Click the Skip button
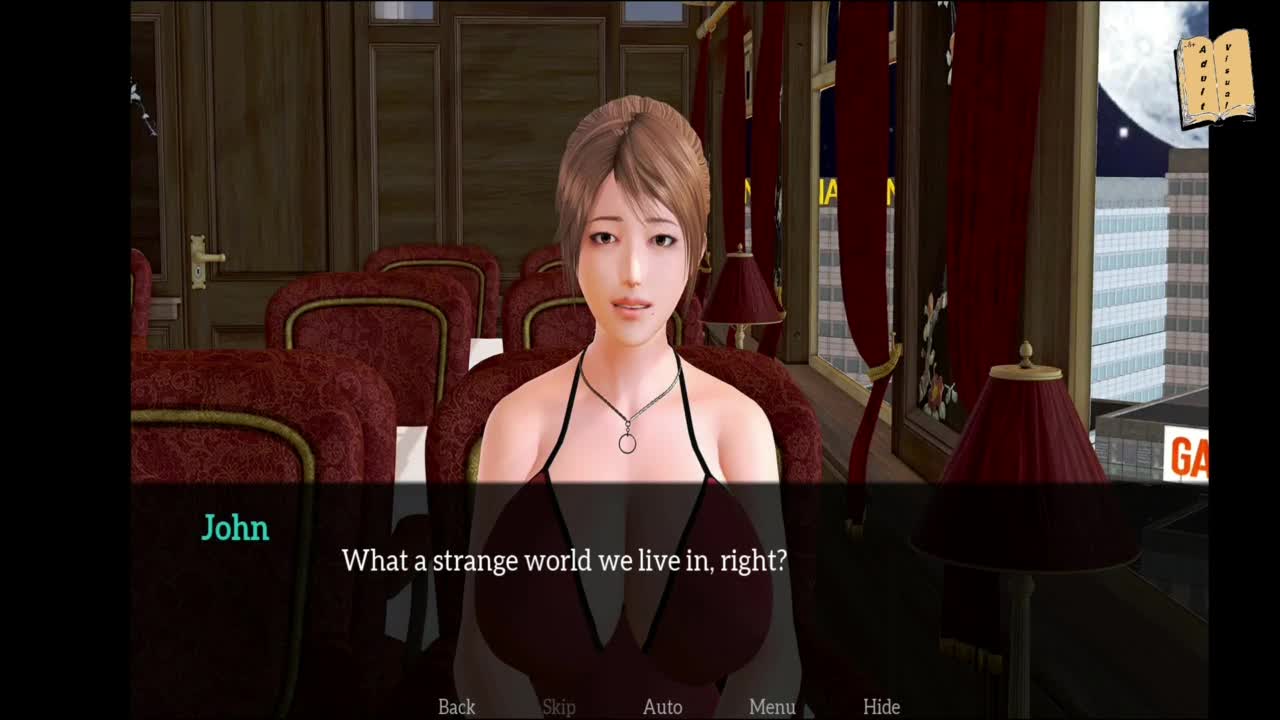Viewport: 1280px width, 720px height. [x=558, y=707]
